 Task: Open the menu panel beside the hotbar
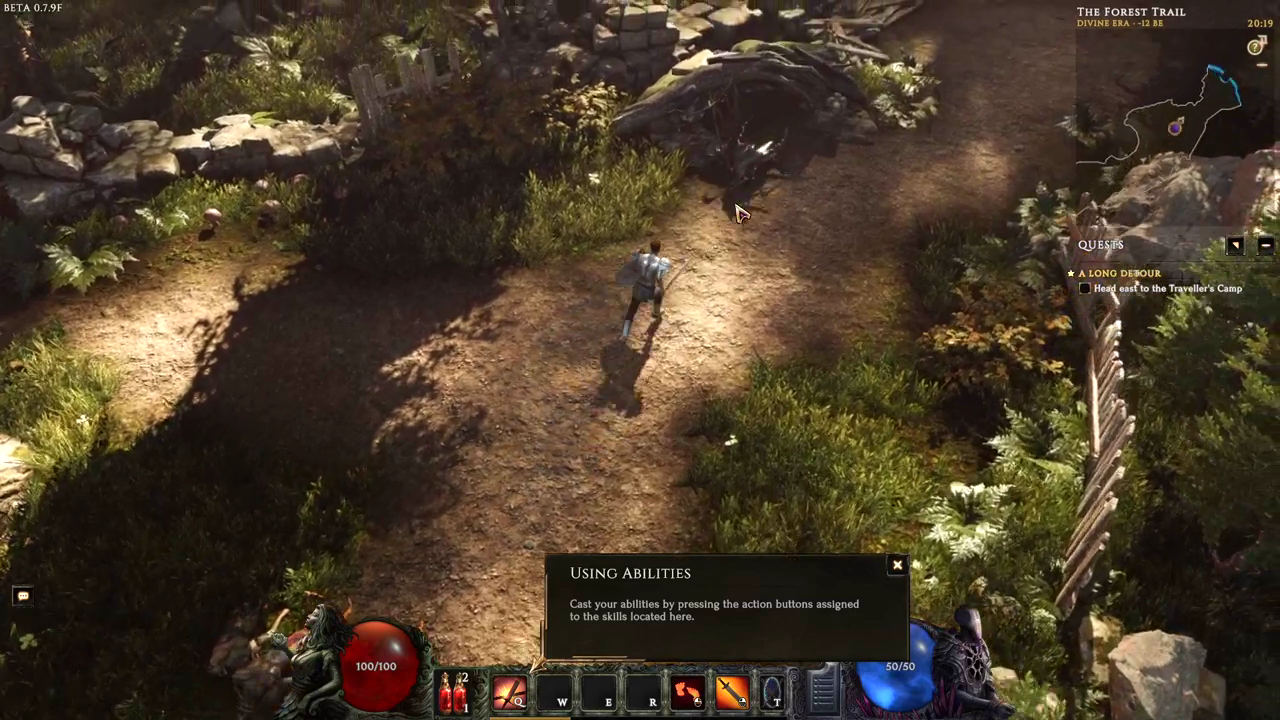pyautogui.click(x=823, y=690)
